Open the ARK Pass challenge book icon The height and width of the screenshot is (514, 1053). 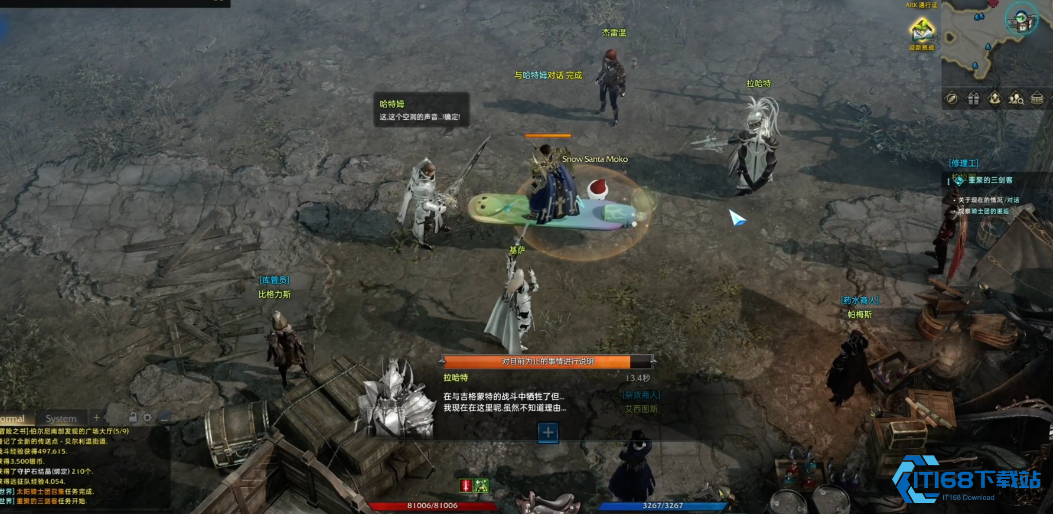[x=921, y=32]
